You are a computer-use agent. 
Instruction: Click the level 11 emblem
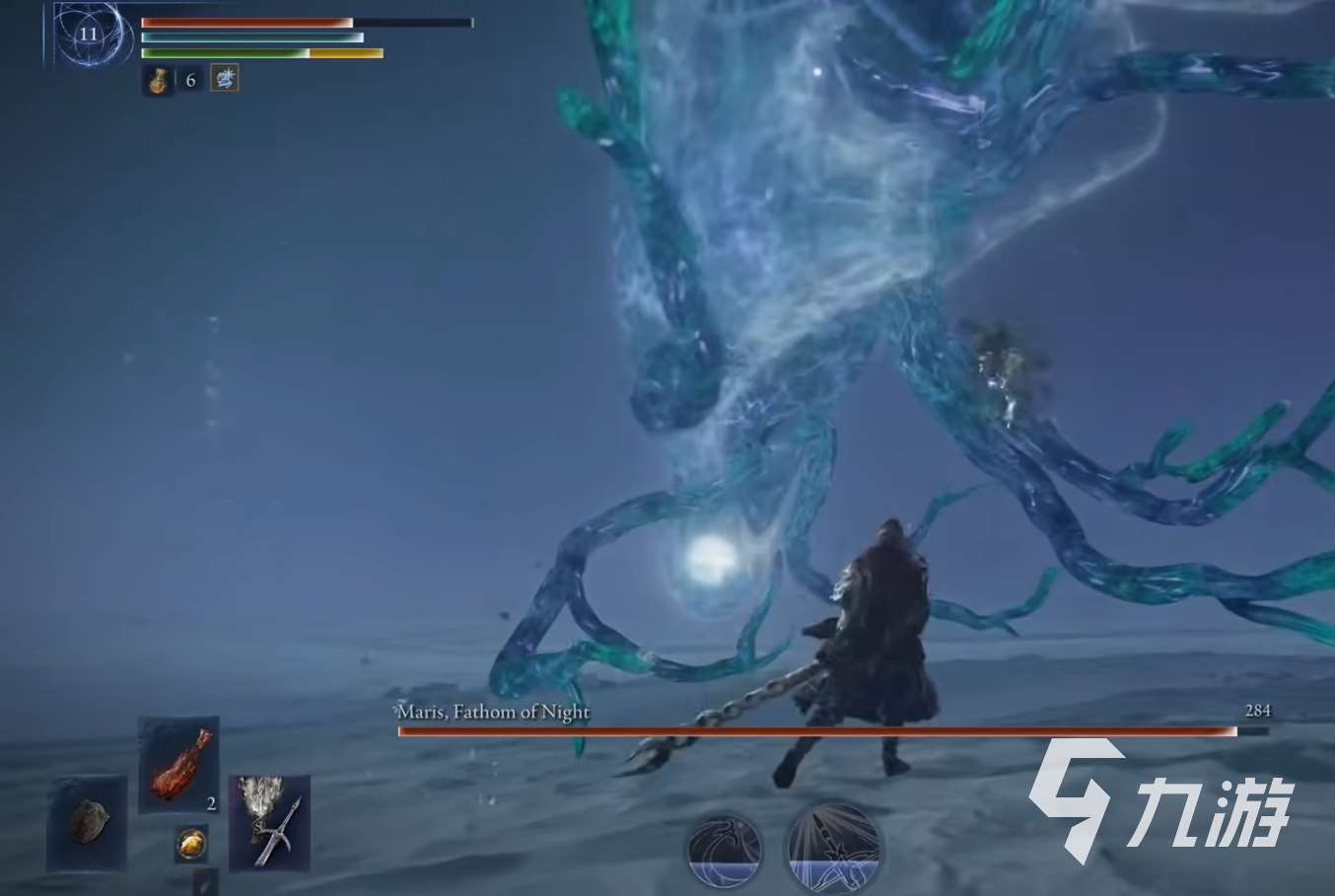(89, 34)
